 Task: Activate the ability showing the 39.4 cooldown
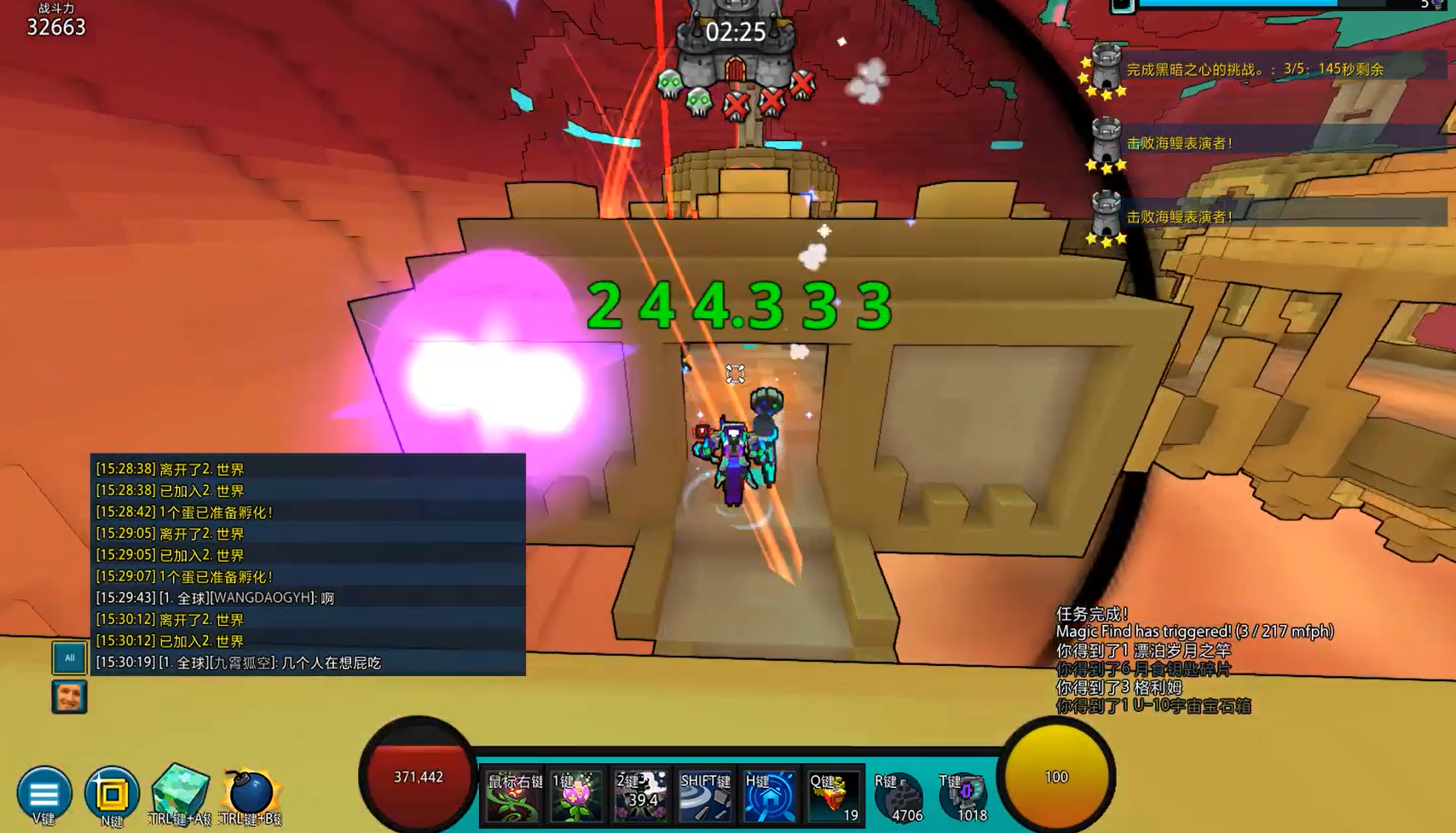pyautogui.click(x=641, y=796)
